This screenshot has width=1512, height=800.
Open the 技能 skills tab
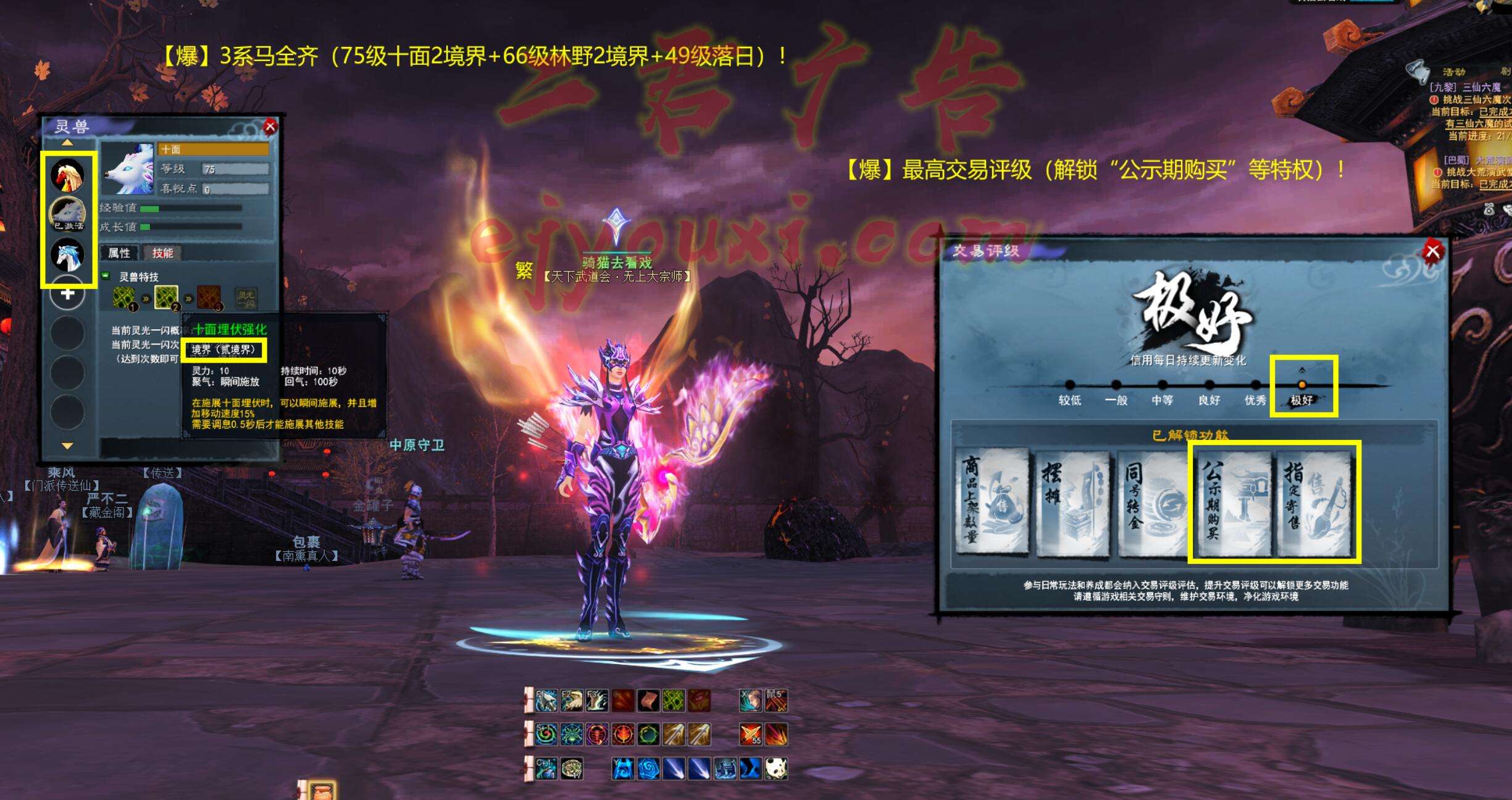pos(162,253)
